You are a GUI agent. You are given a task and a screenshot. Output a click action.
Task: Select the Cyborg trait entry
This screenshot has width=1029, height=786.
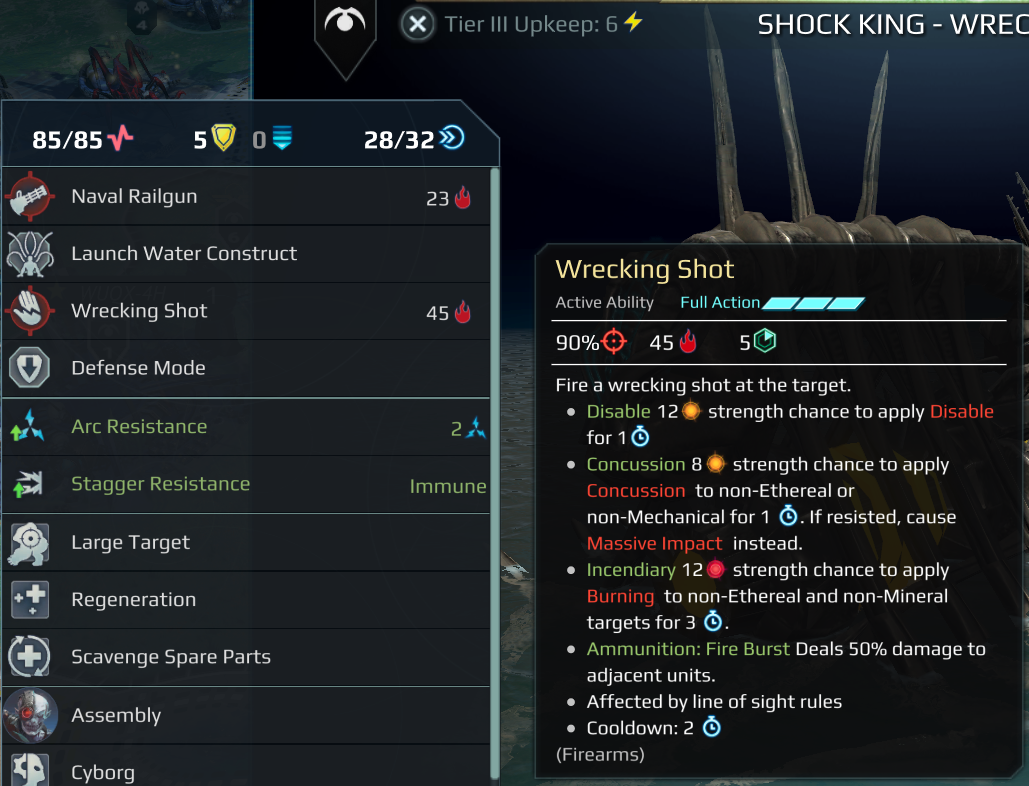pyautogui.click(x=240, y=771)
